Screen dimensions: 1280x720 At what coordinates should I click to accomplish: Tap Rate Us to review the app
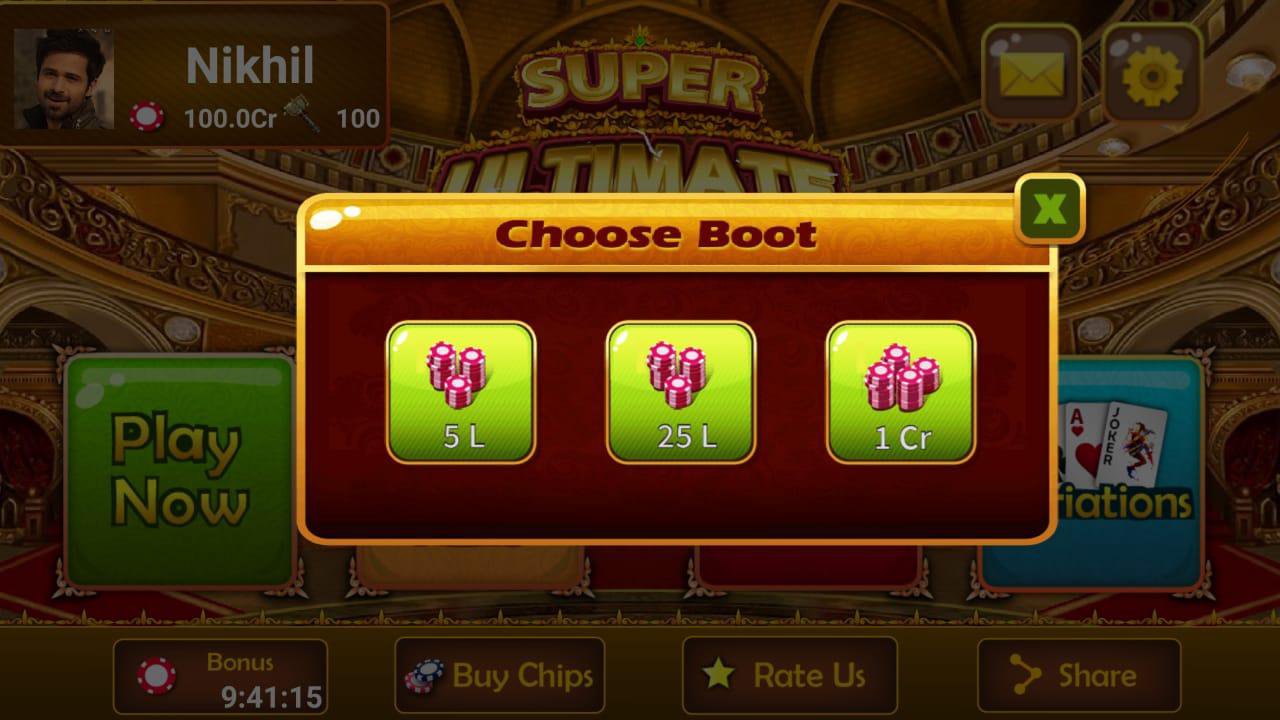pyautogui.click(x=790, y=675)
